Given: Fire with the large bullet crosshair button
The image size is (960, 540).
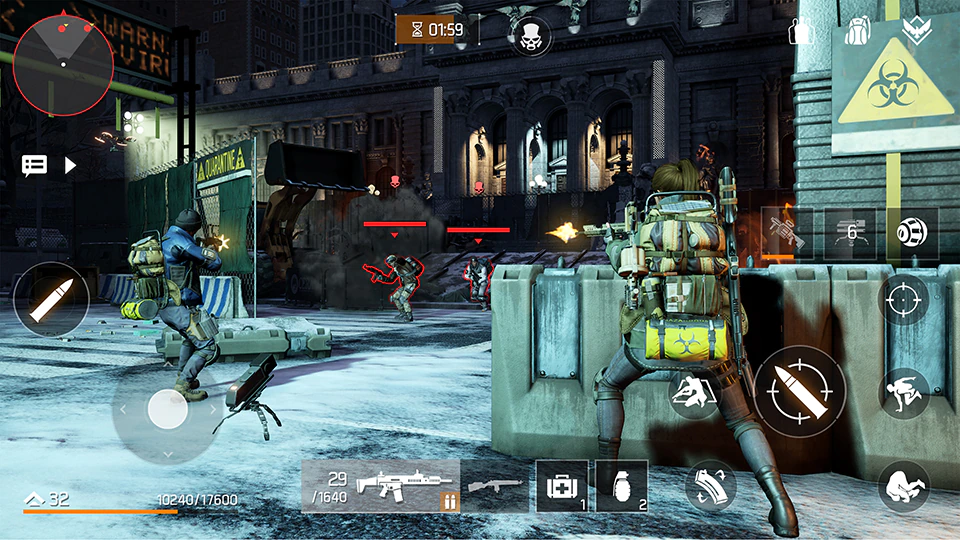Looking at the screenshot, I should tap(800, 392).
